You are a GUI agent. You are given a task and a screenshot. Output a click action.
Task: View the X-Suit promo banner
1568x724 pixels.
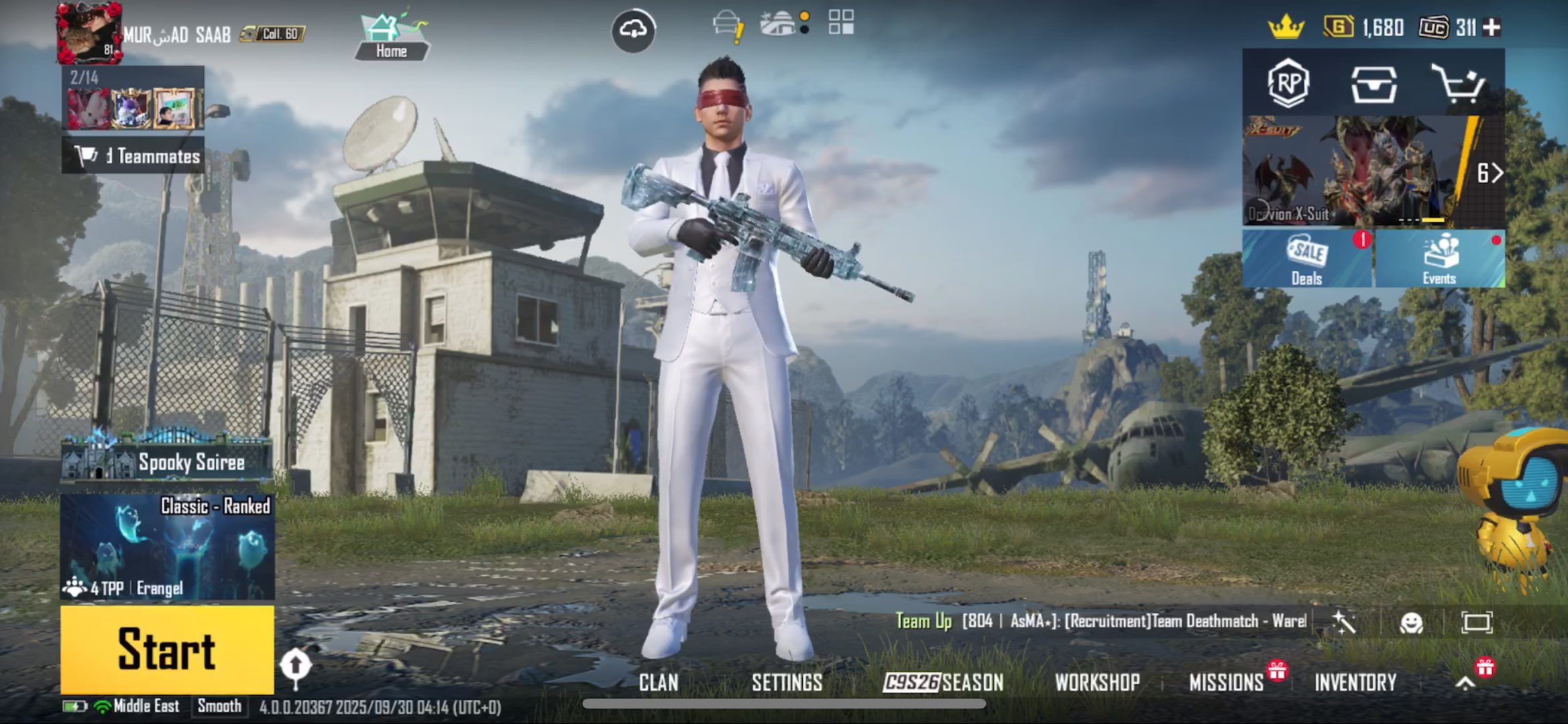tap(1361, 171)
